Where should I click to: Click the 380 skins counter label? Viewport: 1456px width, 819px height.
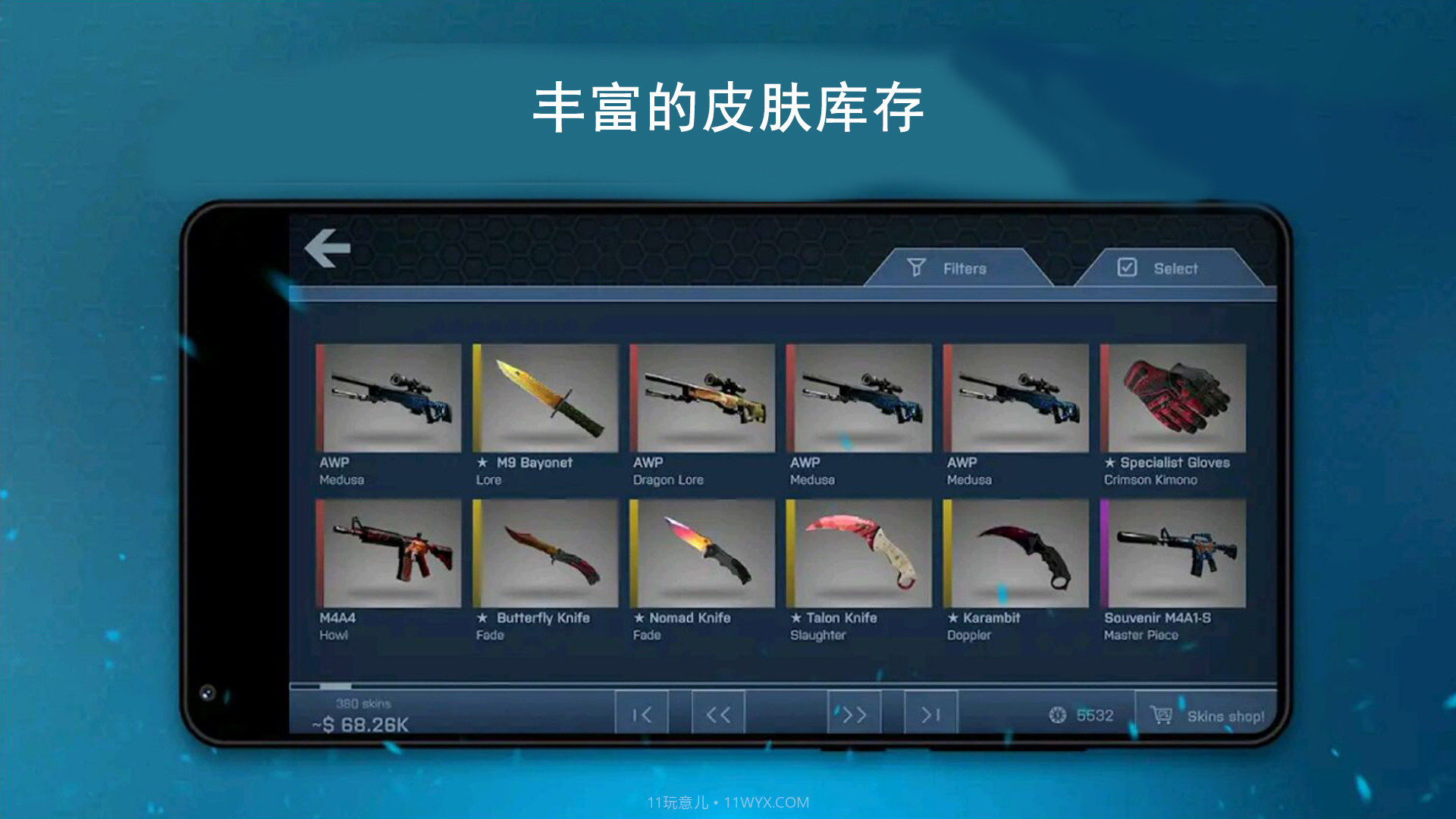tap(364, 704)
